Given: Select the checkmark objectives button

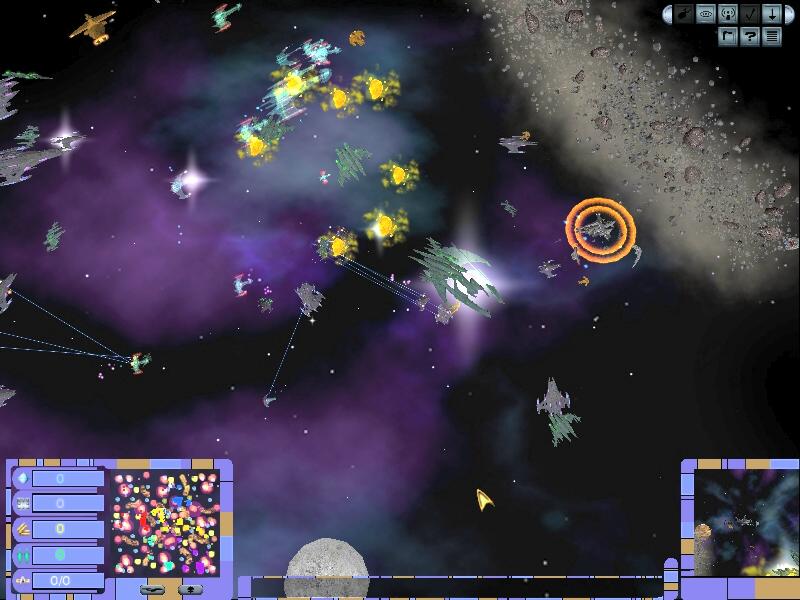Looking at the screenshot, I should 750,15.
